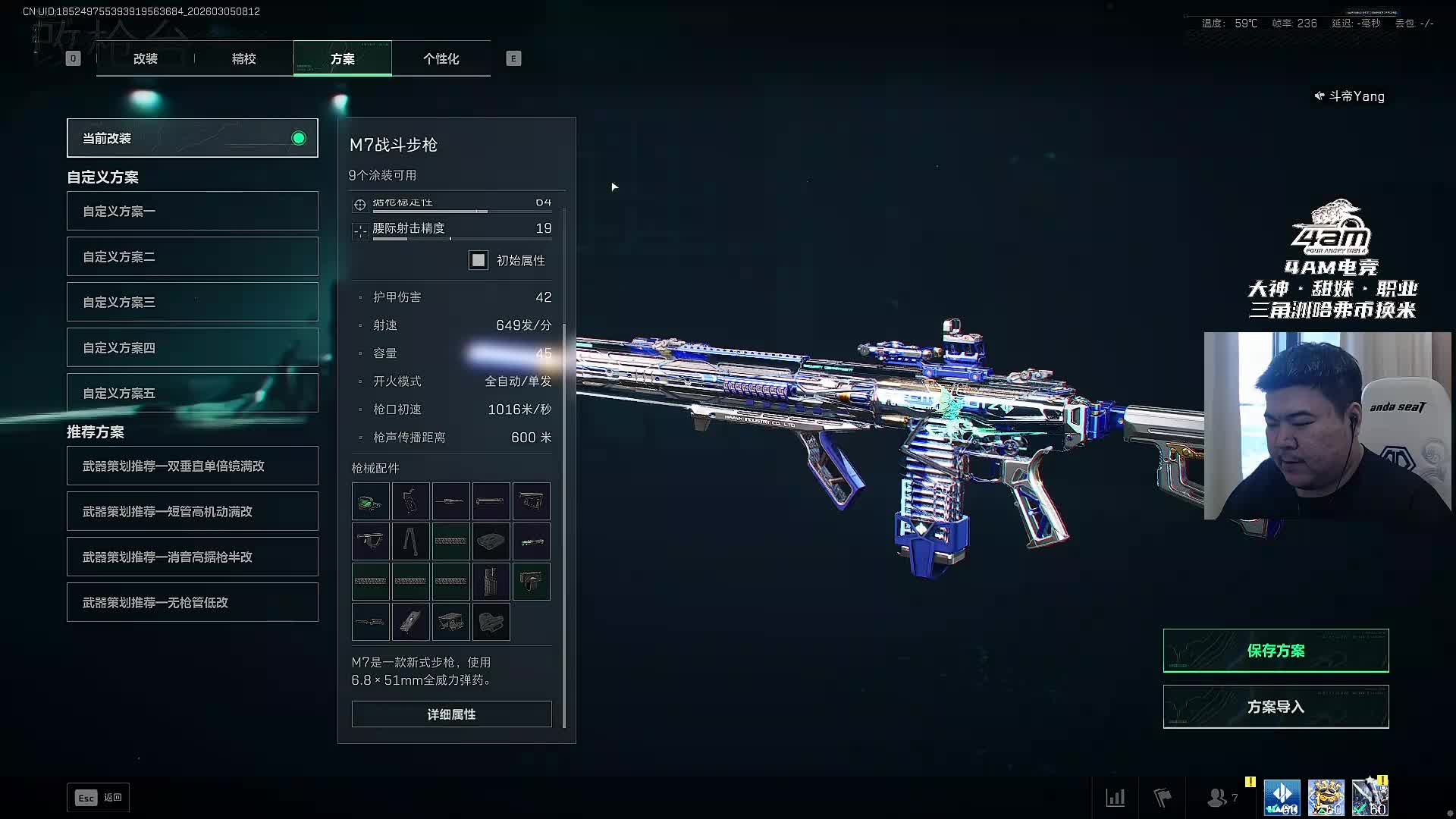Select 自定义方案三 slot

192,302
